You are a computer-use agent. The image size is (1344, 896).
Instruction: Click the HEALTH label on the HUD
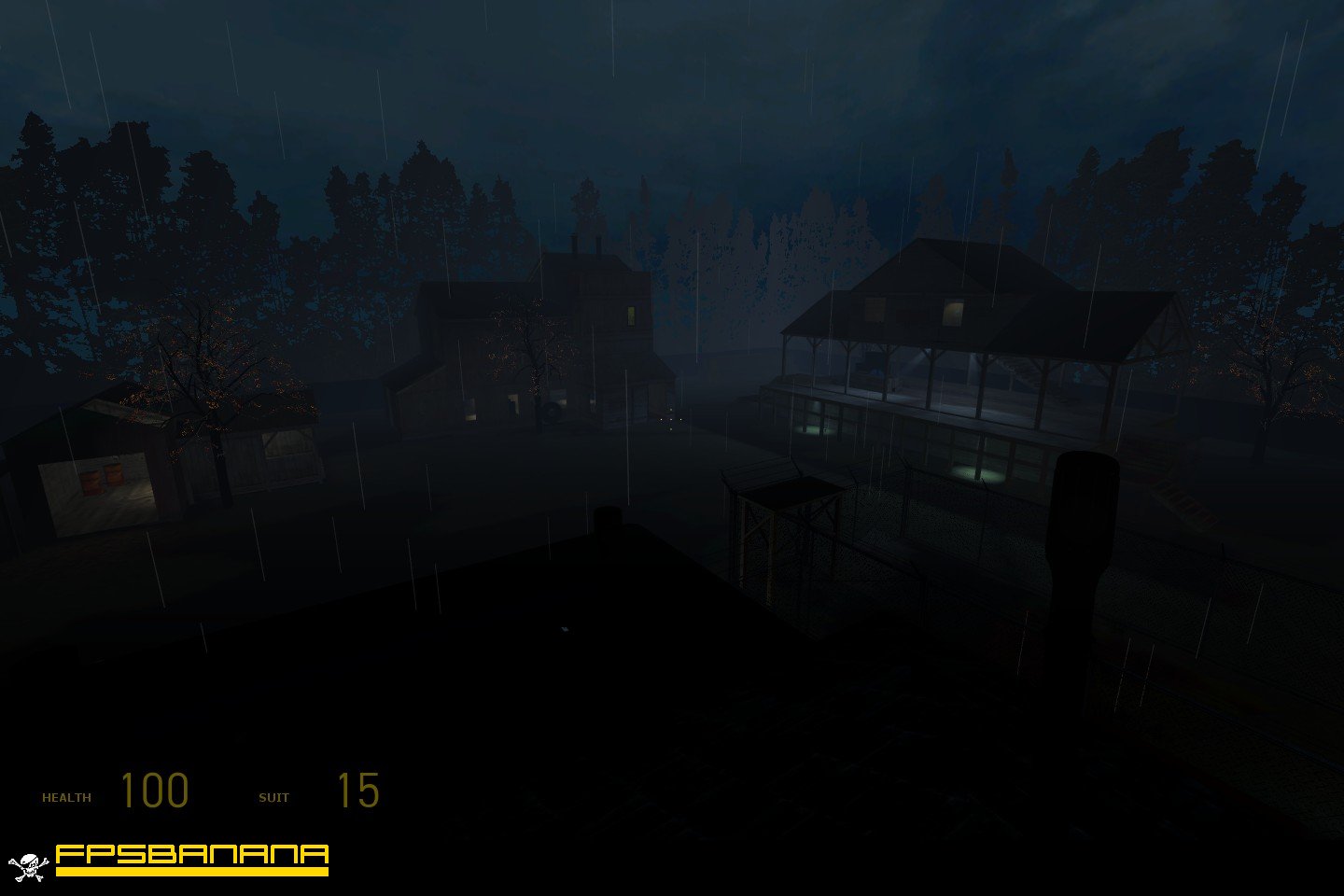(66, 796)
